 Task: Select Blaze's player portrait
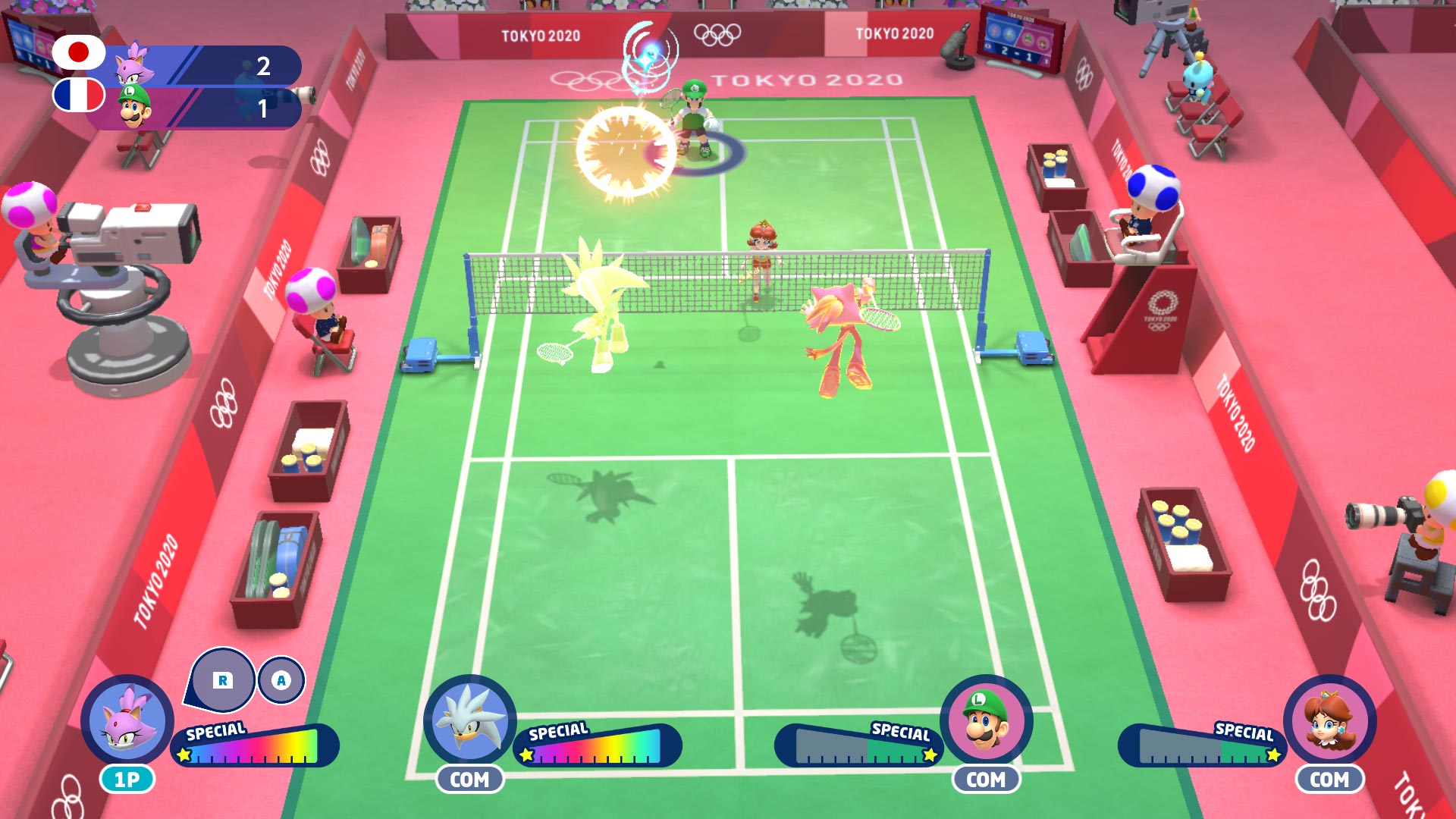click(x=127, y=720)
